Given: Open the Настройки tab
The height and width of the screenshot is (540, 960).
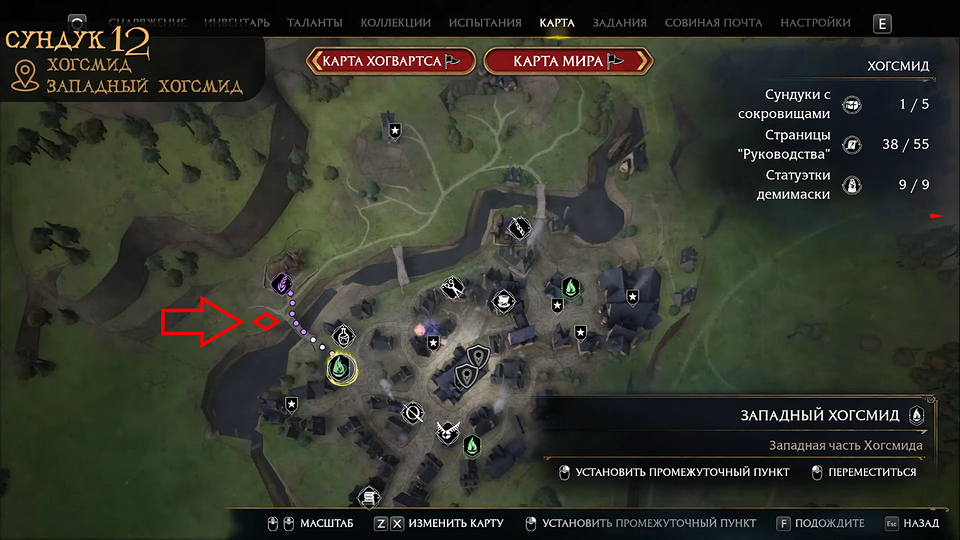Looking at the screenshot, I should (x=815, y=22).
